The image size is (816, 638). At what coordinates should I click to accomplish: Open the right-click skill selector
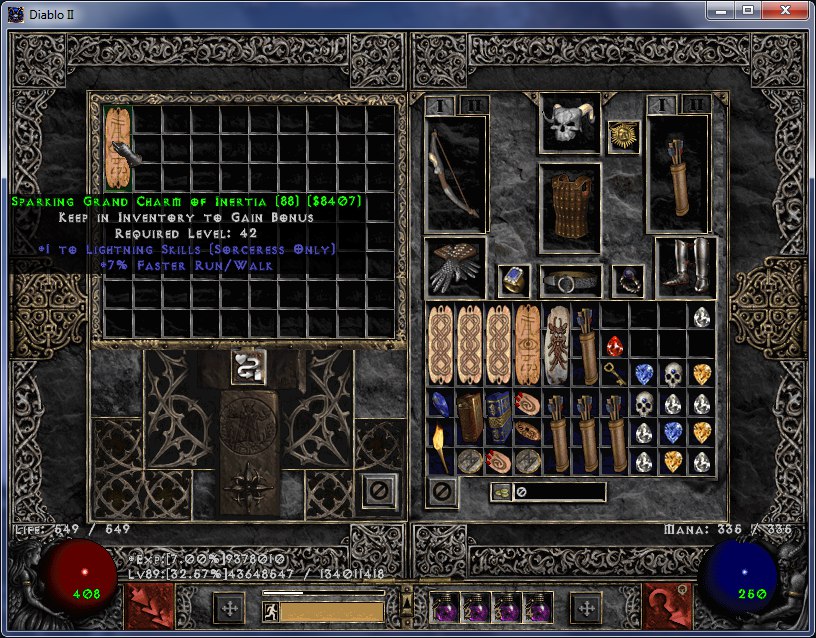(x=667, y=606)
